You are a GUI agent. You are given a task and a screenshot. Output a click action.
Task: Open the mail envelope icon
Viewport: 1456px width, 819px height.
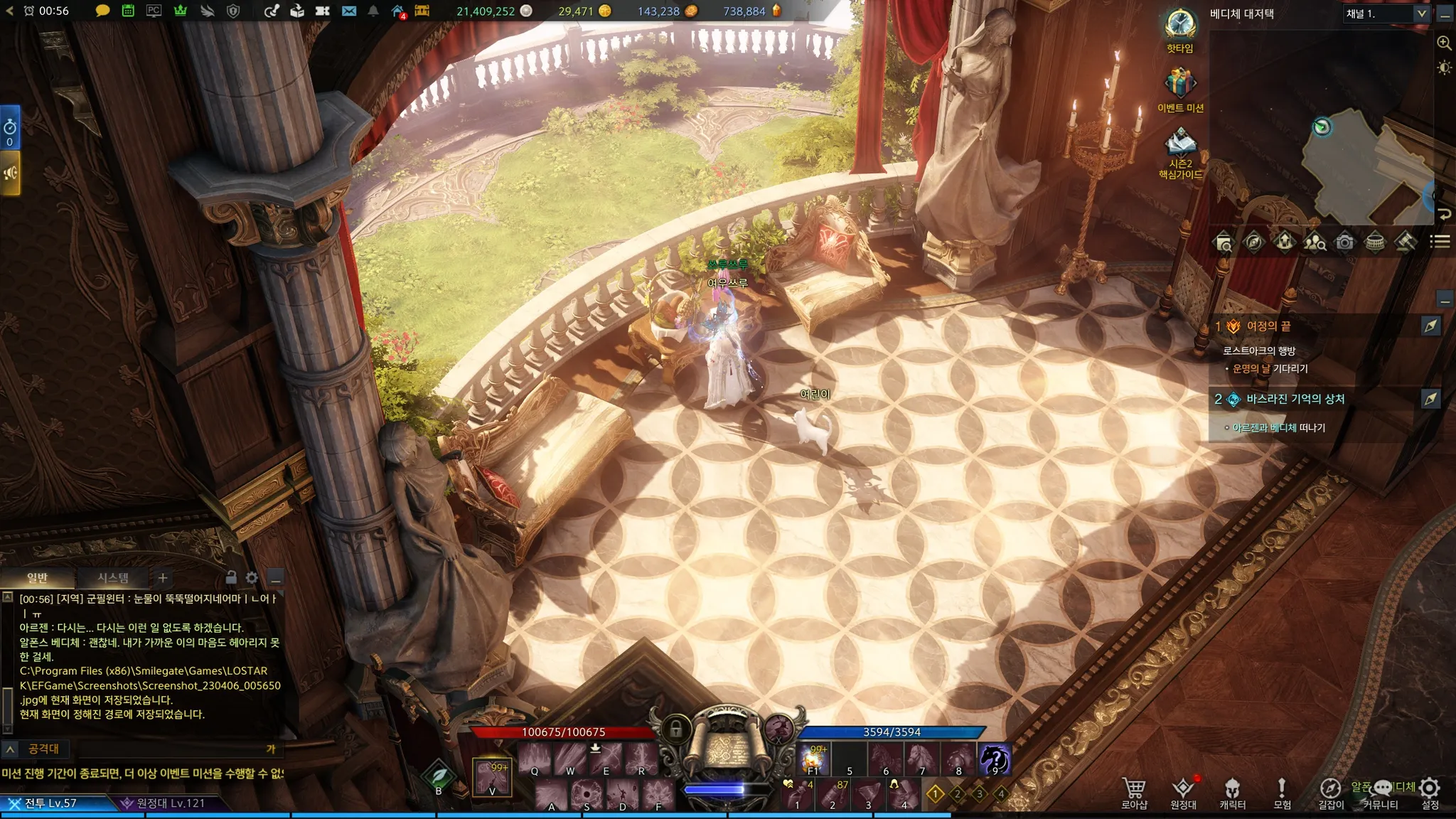click(x=348, y=11)
